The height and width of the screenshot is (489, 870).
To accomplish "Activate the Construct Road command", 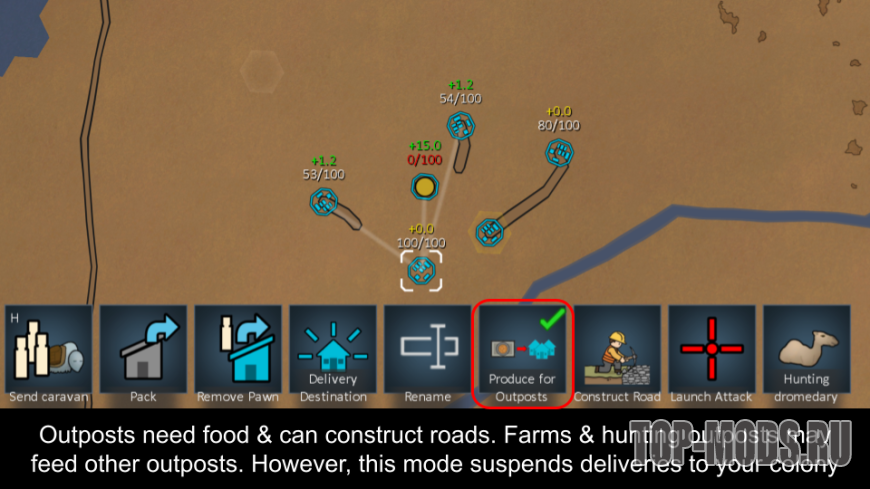I will tap(617, 355).
